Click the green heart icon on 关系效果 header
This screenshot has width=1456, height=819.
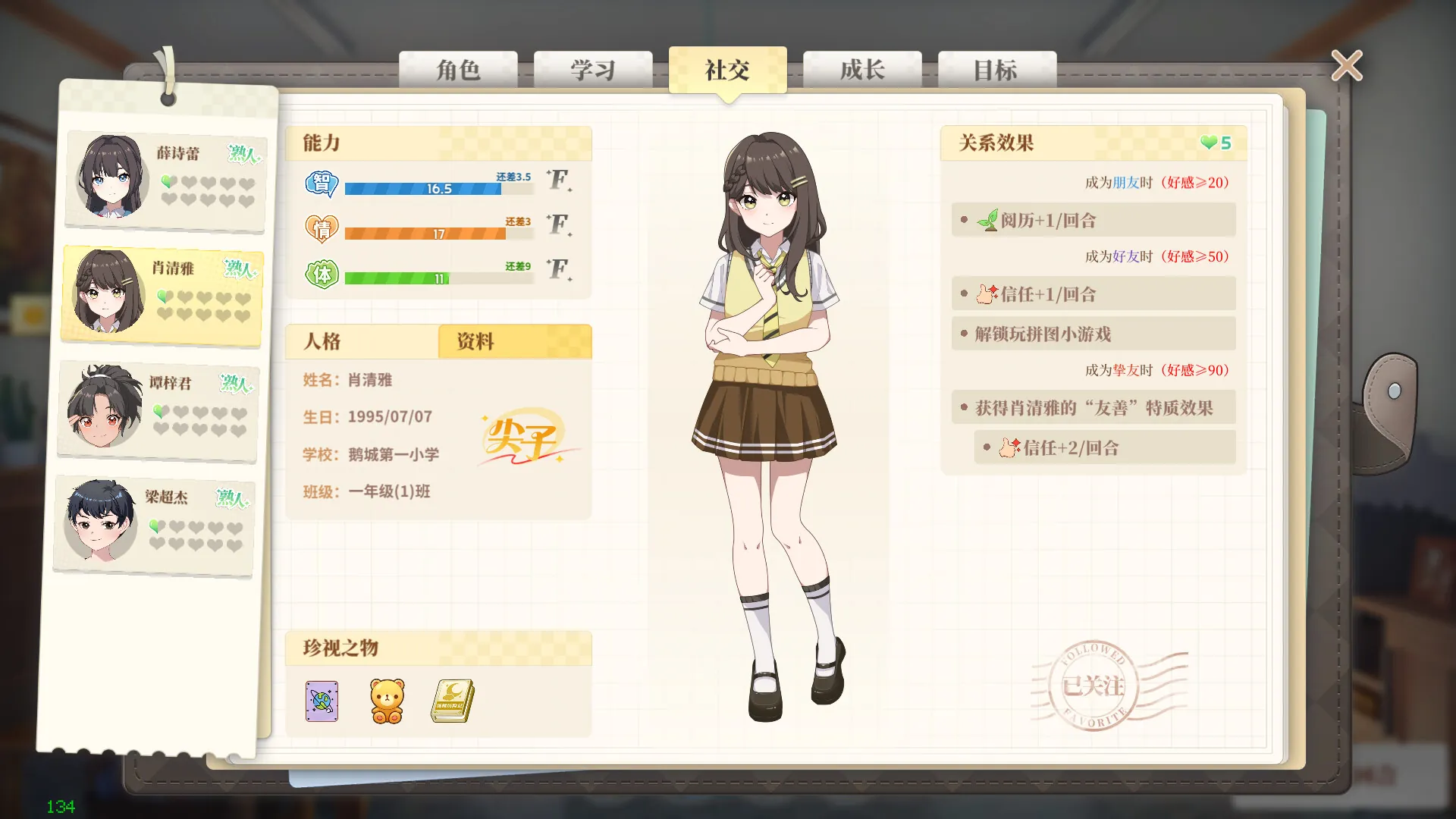(1207, 142)
